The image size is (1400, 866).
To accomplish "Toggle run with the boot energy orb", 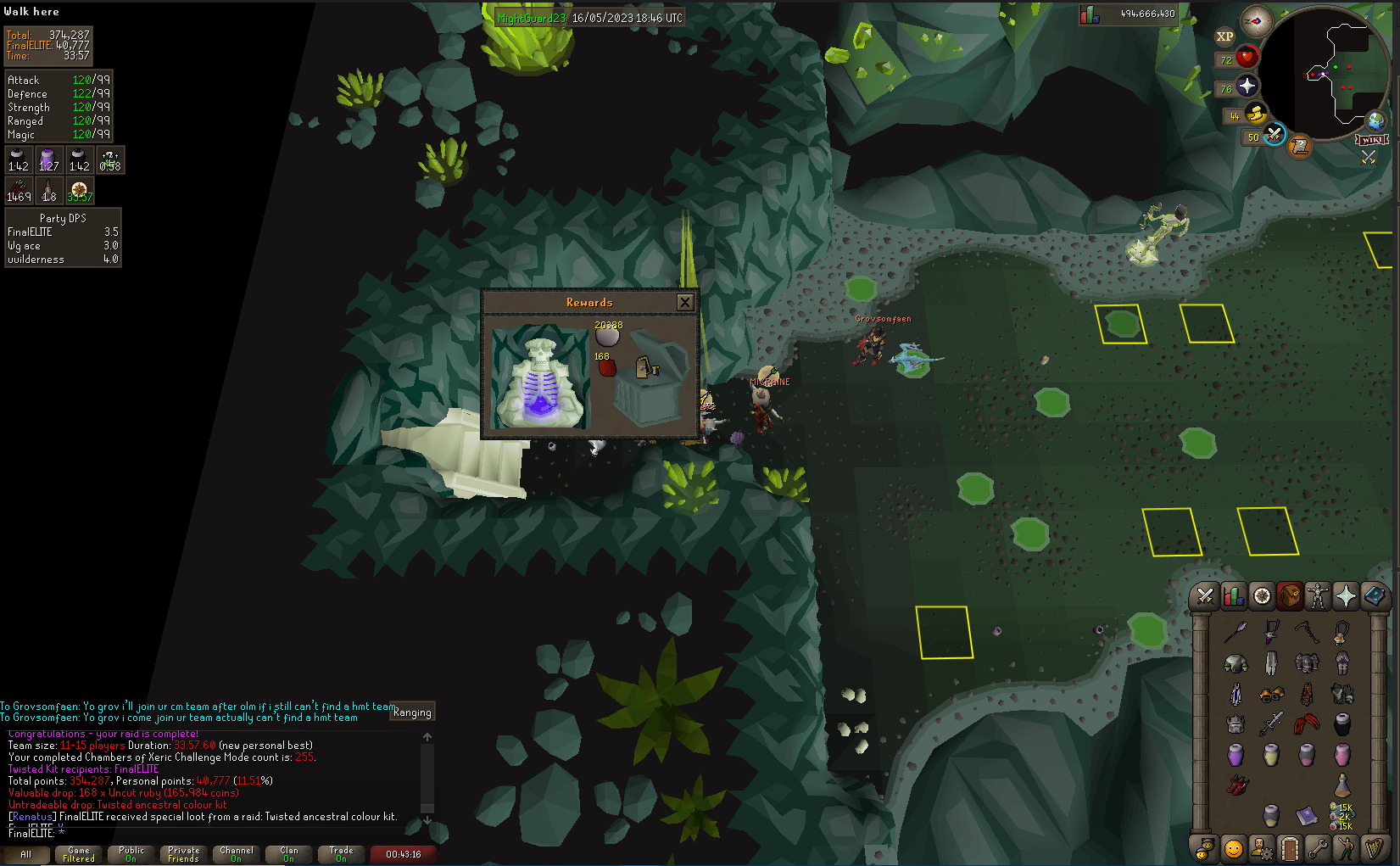I will coord(1255,114).
